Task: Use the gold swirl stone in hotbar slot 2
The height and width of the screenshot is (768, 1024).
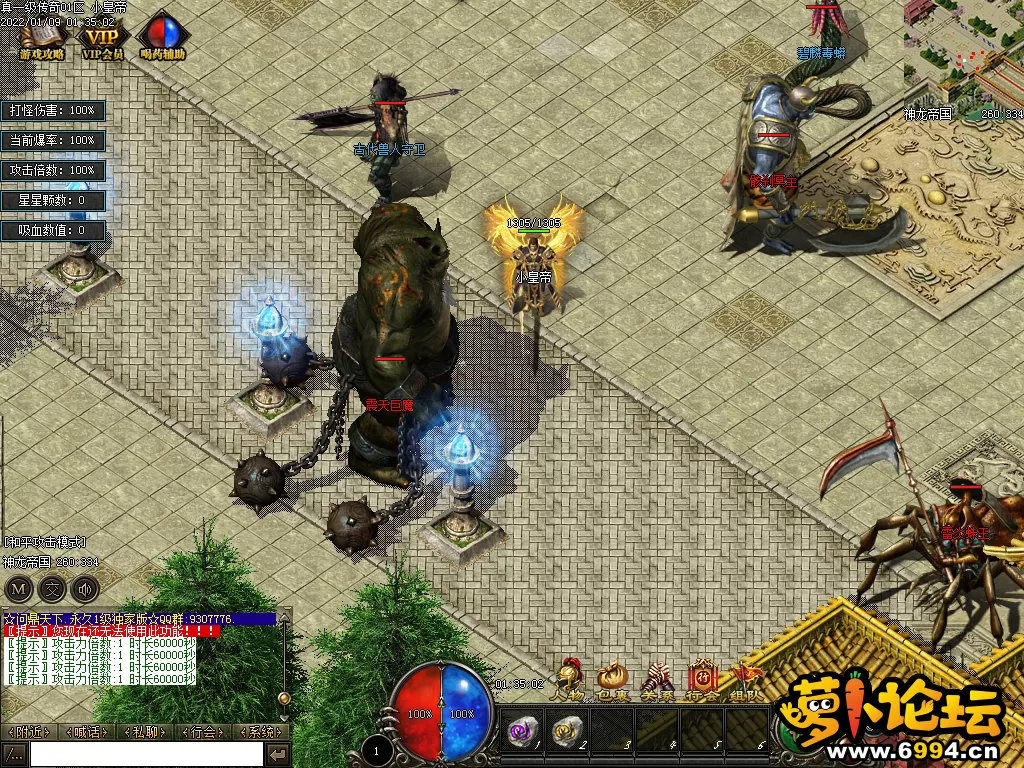Action: point(567,731)
